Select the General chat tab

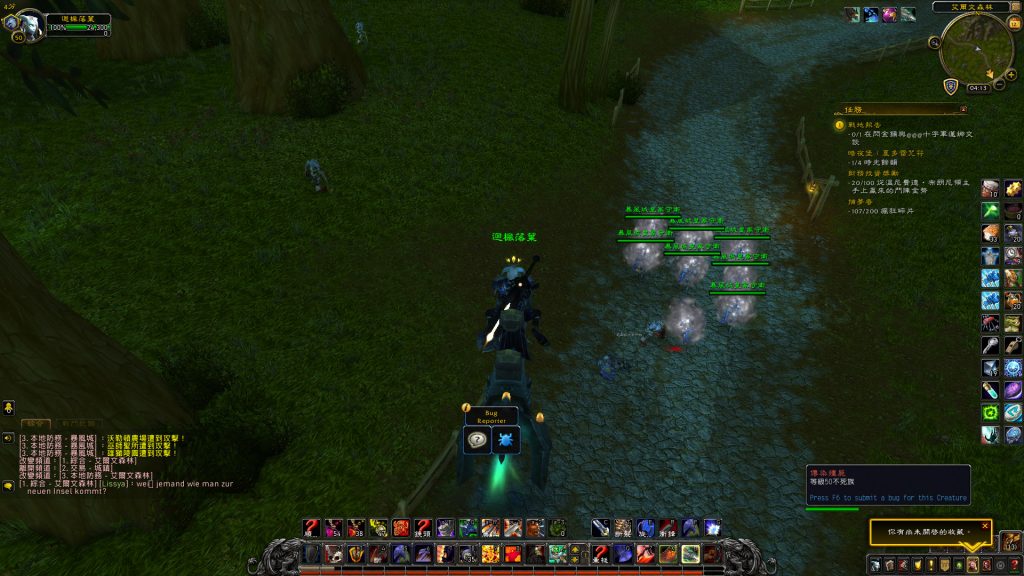coord(36,424)
